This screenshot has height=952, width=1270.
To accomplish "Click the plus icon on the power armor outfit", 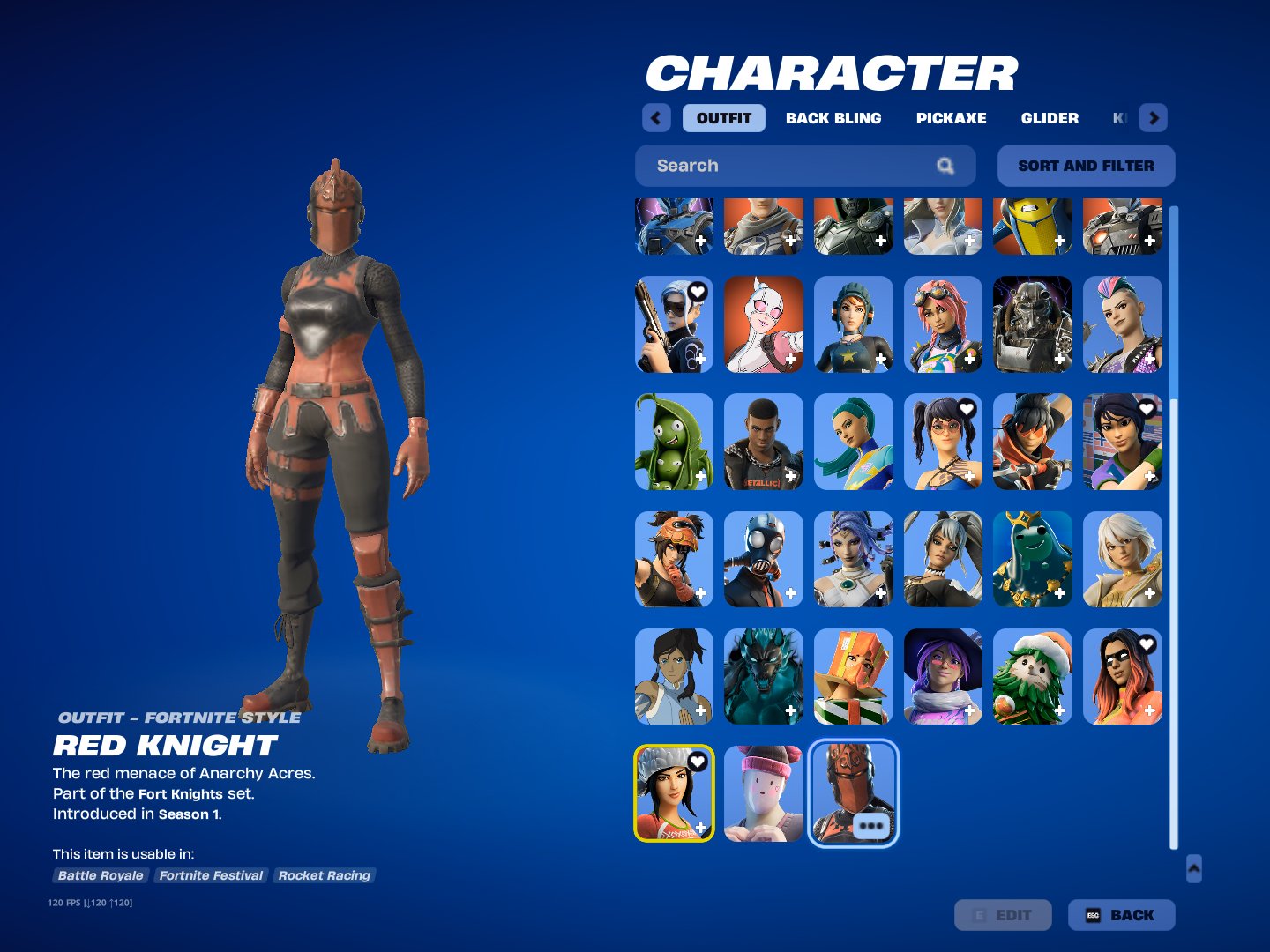I will pyautogui.click(x=1059, y=360).
